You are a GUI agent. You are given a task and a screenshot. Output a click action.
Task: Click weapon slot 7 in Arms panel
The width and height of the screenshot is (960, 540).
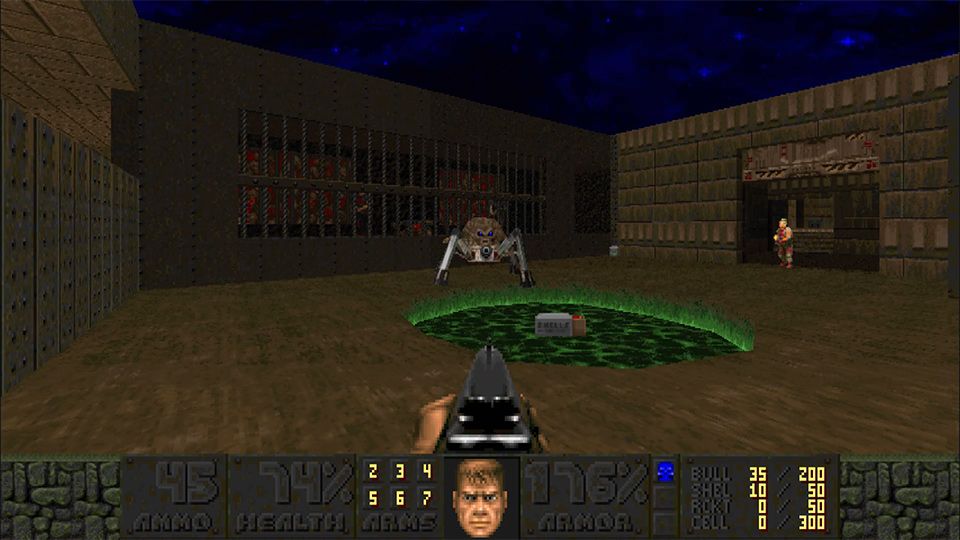point(426,497)
